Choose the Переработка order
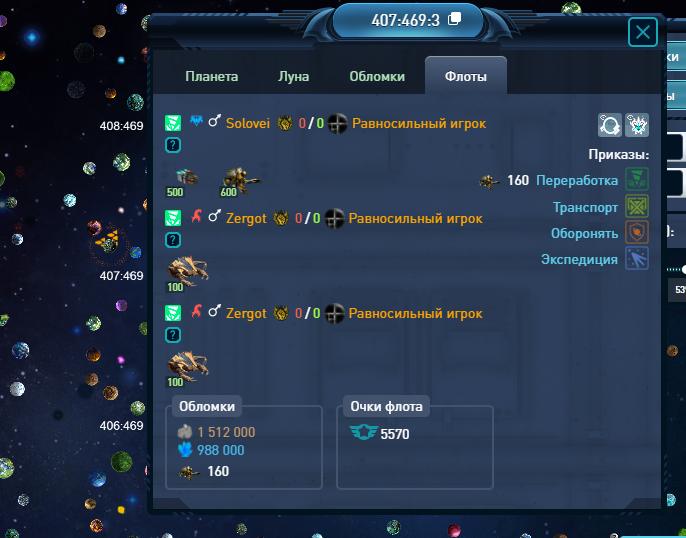 click(x=637, y=180)
